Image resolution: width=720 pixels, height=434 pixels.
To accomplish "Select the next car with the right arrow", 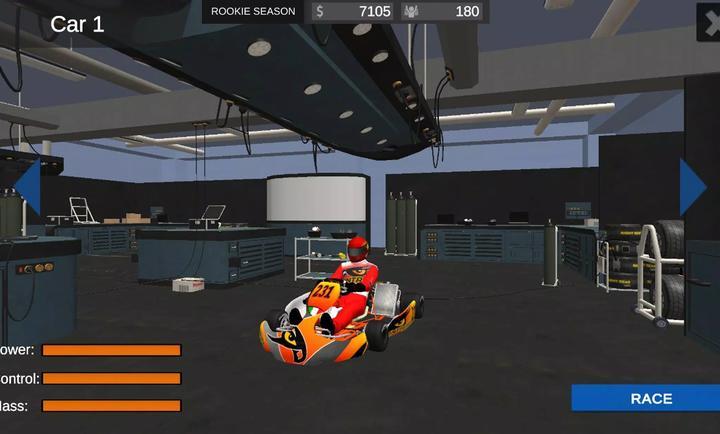I will click(692, 187).
